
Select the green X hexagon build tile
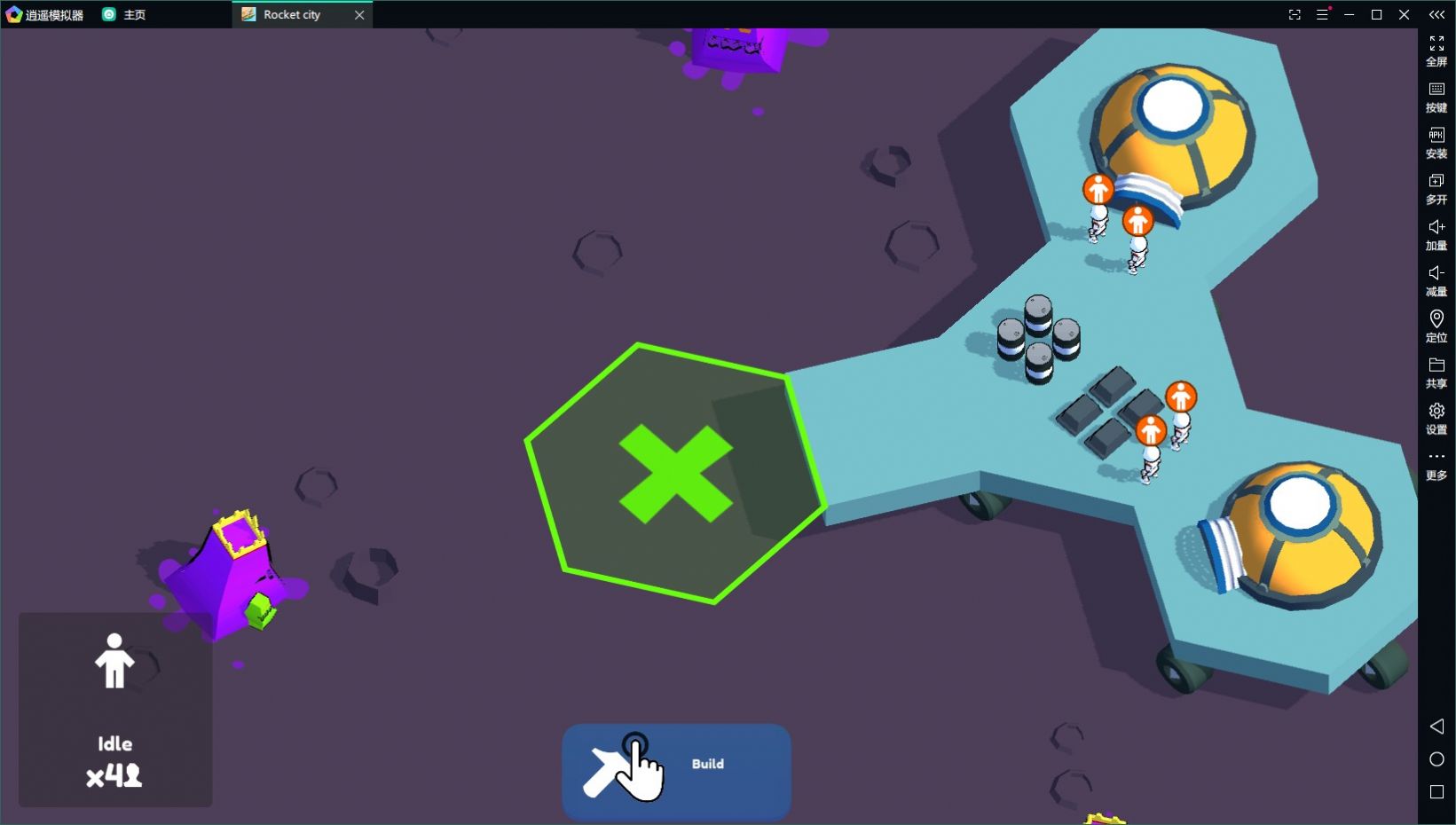tap(675, 473)
